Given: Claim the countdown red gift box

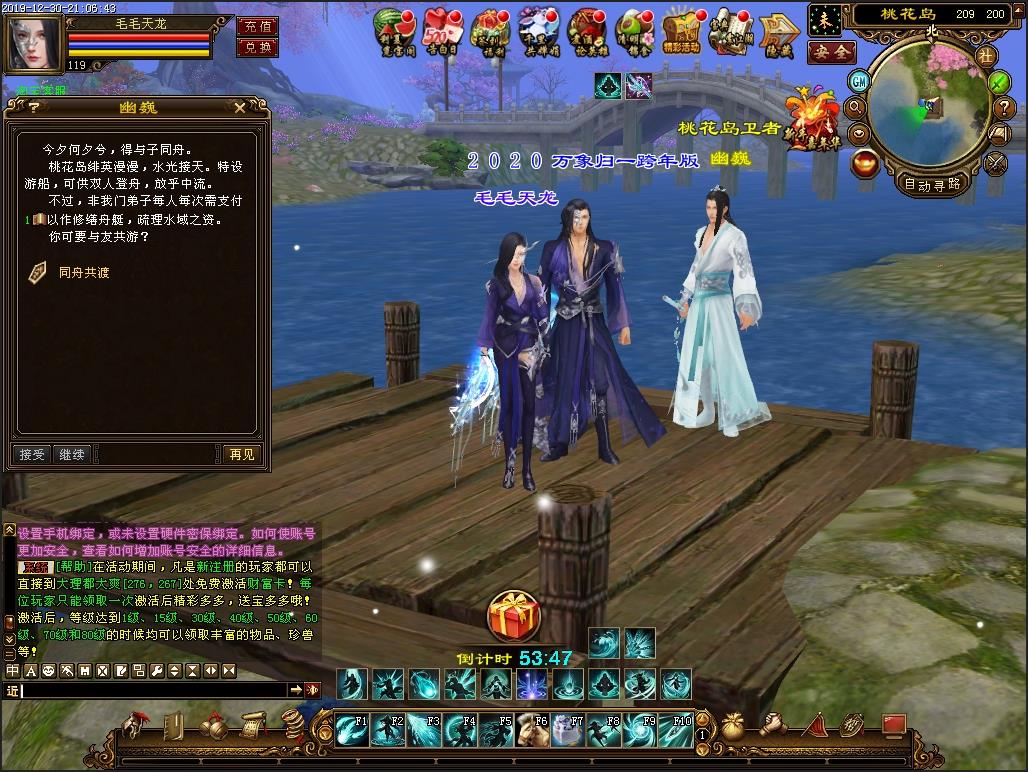Looking at the screenshot, I should coord(513,616).
